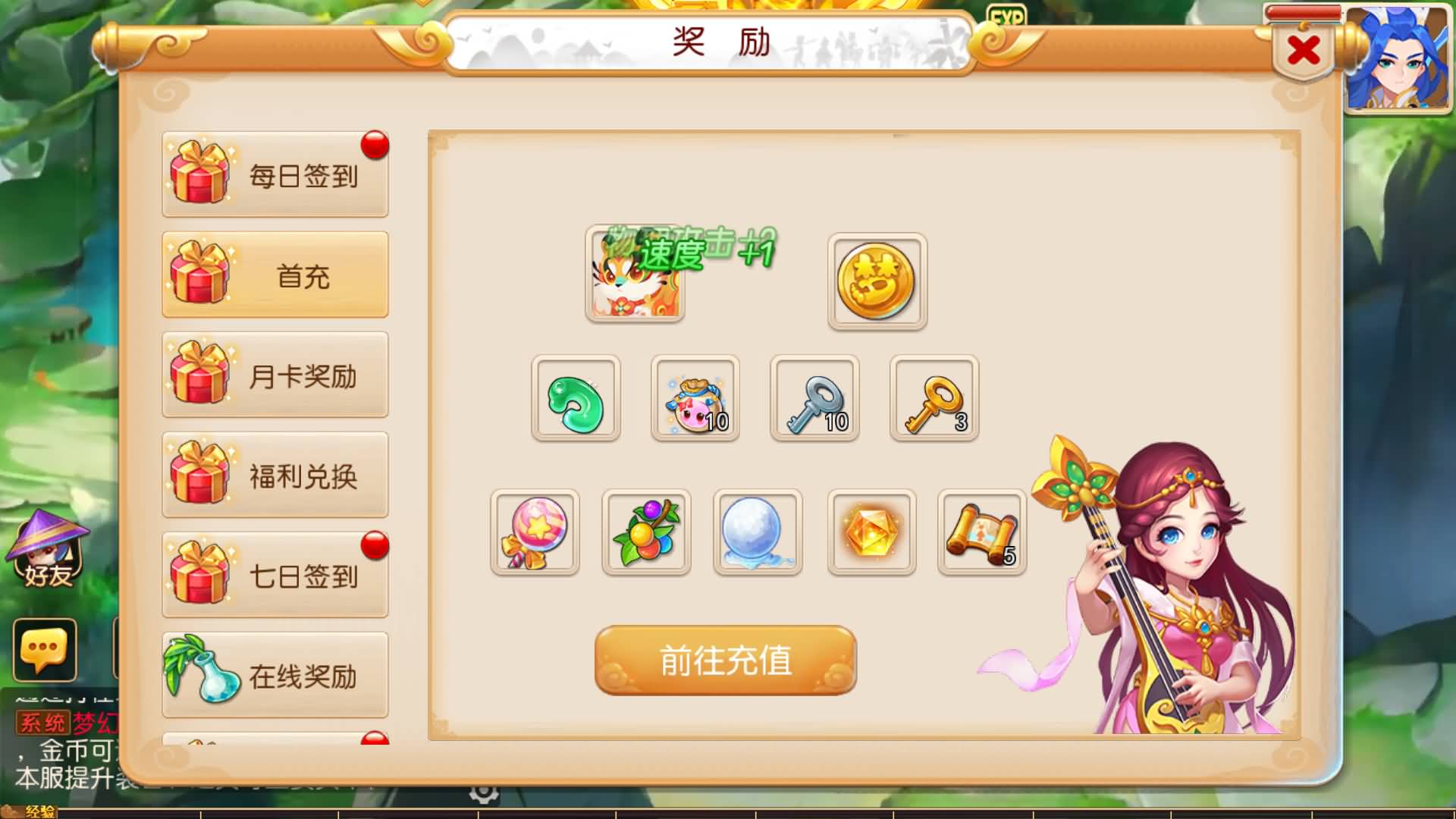
Task: Click the silver key x10 reward icon
Action: [x=814, y=400]
